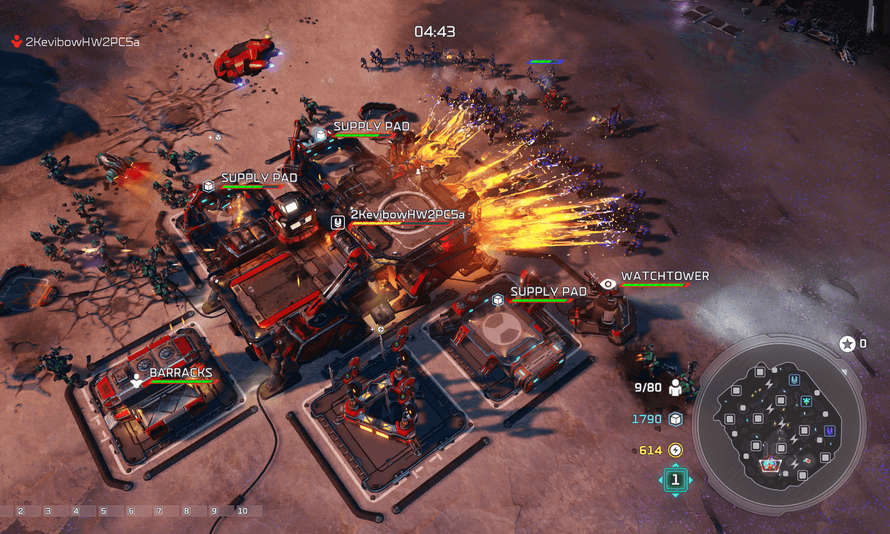
Task: Select the Watchtower label
Action: click(665, 276)
